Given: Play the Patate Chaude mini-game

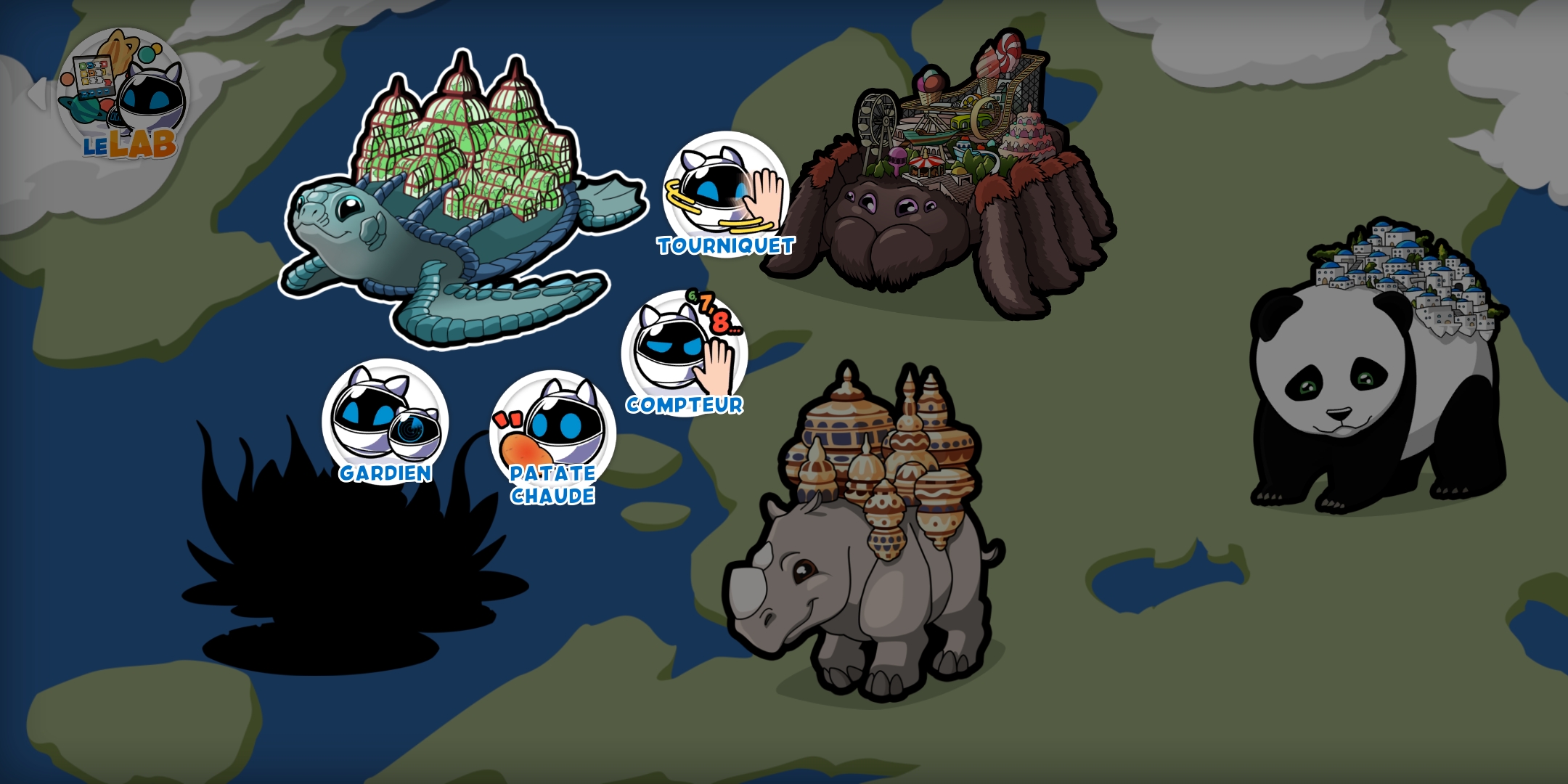Looking at the screenshot, I should [552, 434].
